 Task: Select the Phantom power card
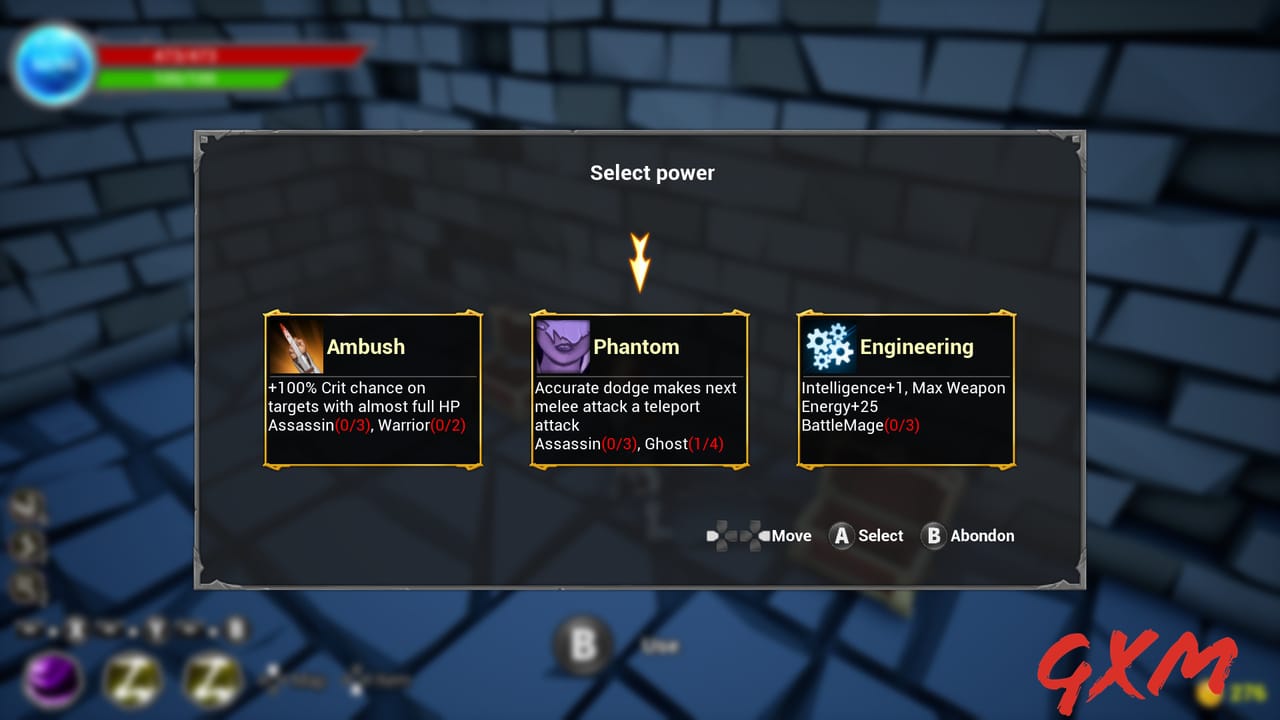click(639, 390)
